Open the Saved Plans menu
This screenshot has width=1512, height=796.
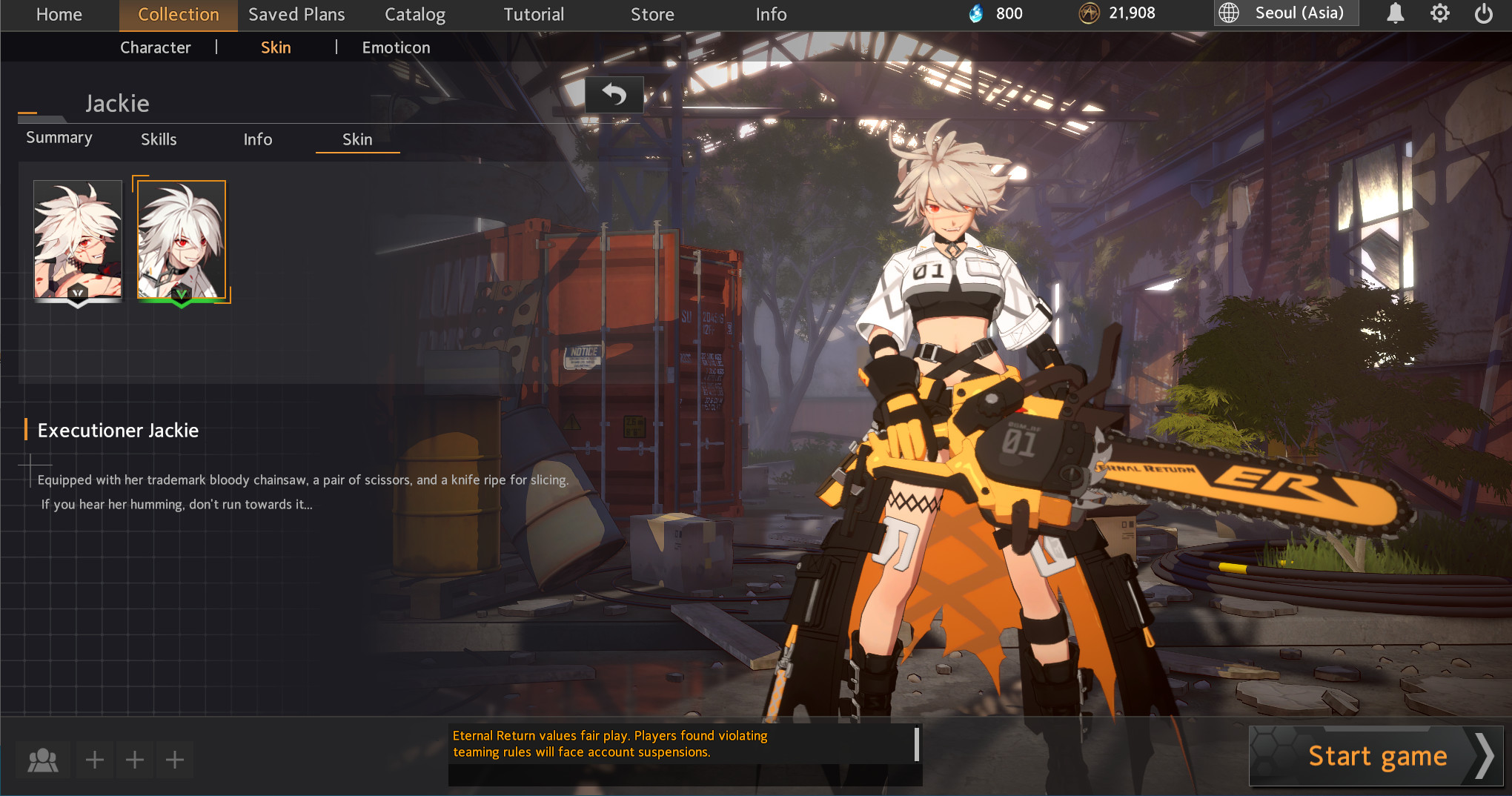click(296, 14)
